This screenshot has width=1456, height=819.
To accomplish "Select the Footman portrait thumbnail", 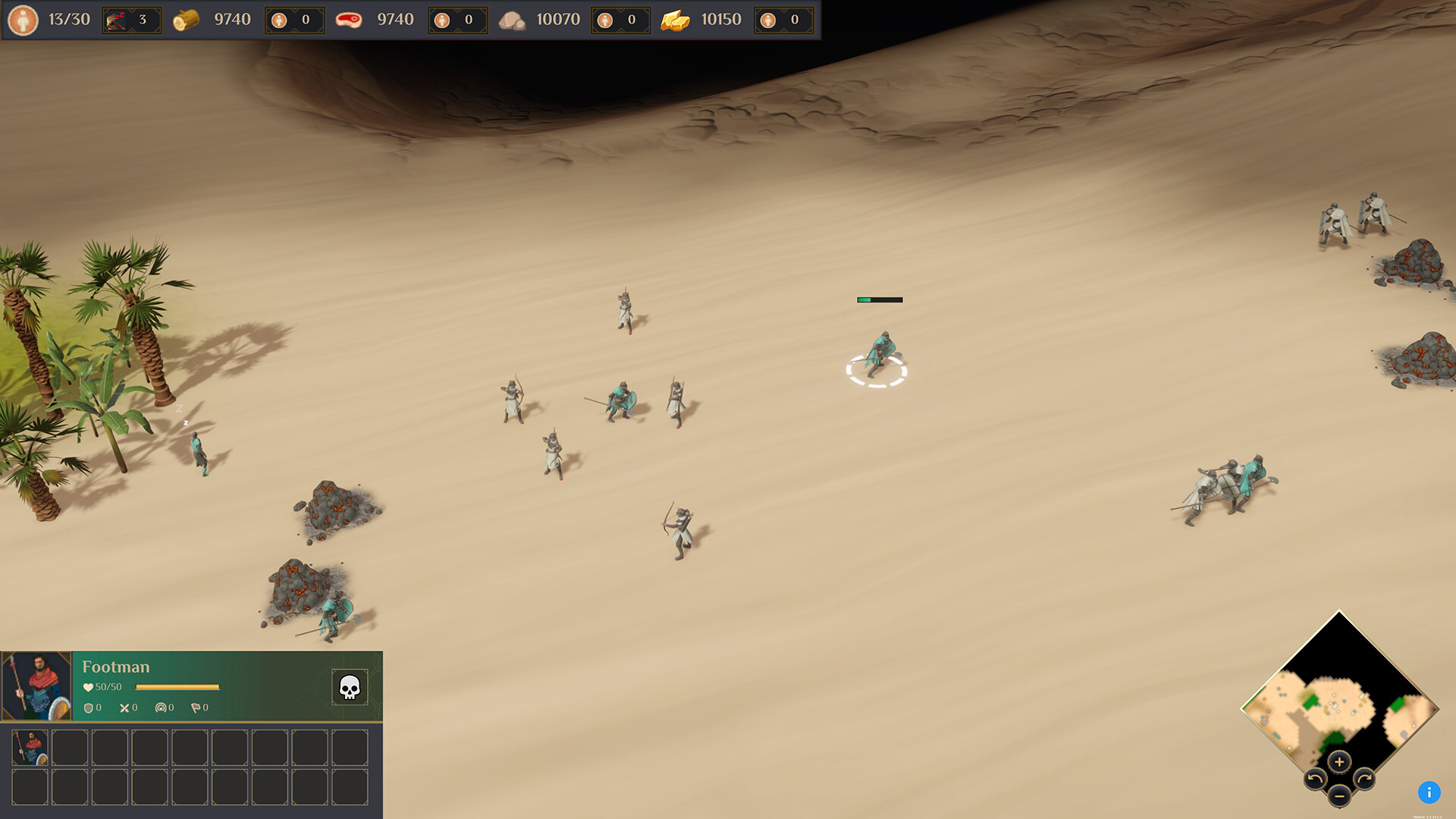I will pos(36,686).
